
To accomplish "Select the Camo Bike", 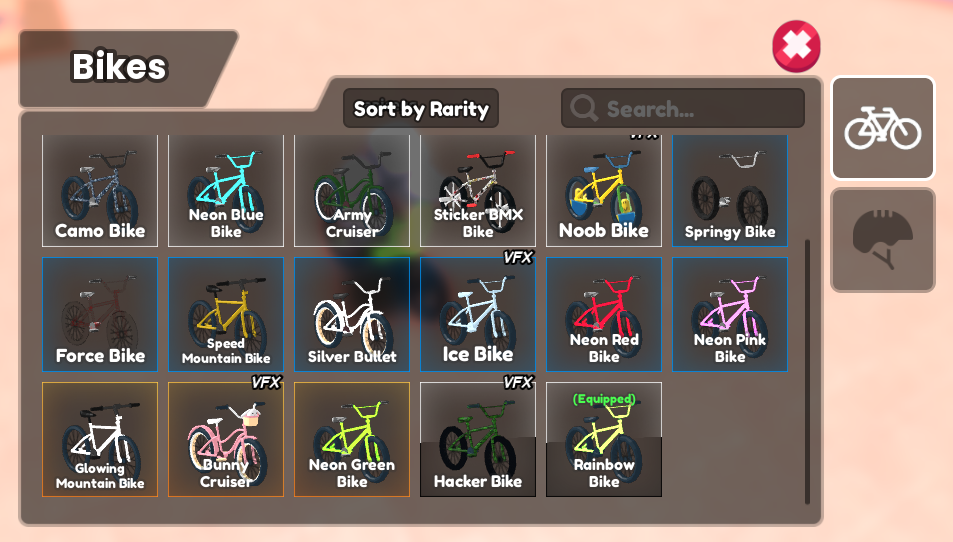I will [x=100, y=191].
